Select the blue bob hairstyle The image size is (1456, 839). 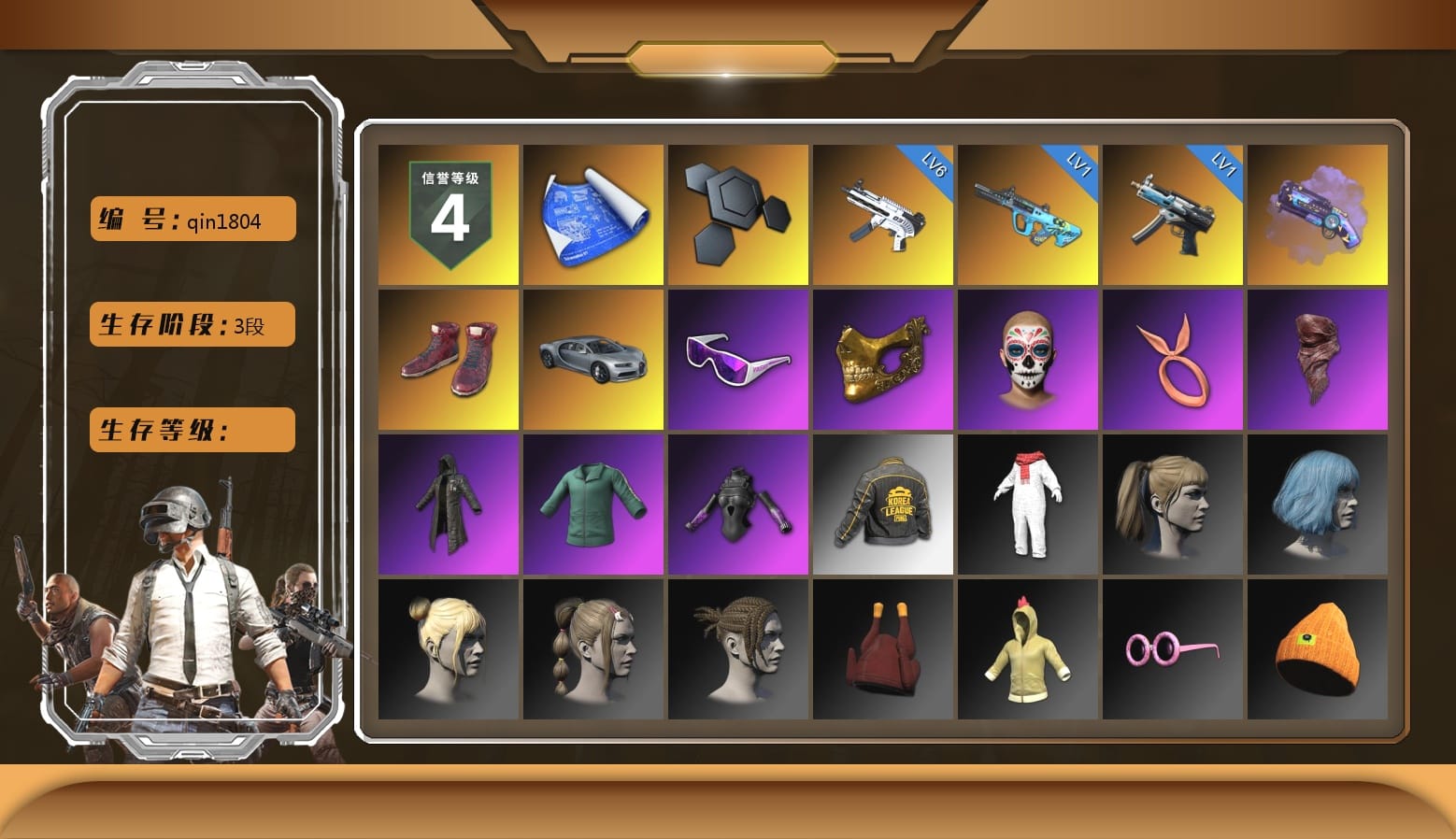(1318, 505)
